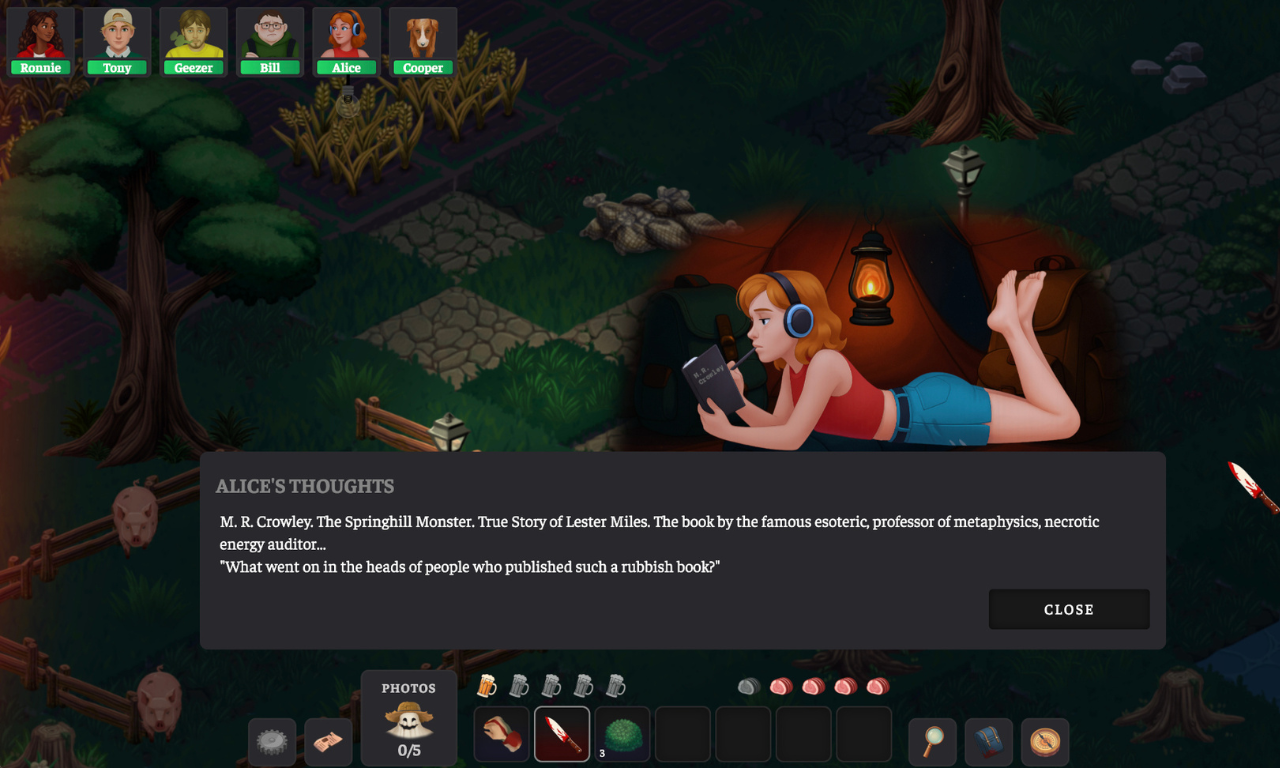Open the blue backpack inventory

pyautogui.click(x=988, y=742)
